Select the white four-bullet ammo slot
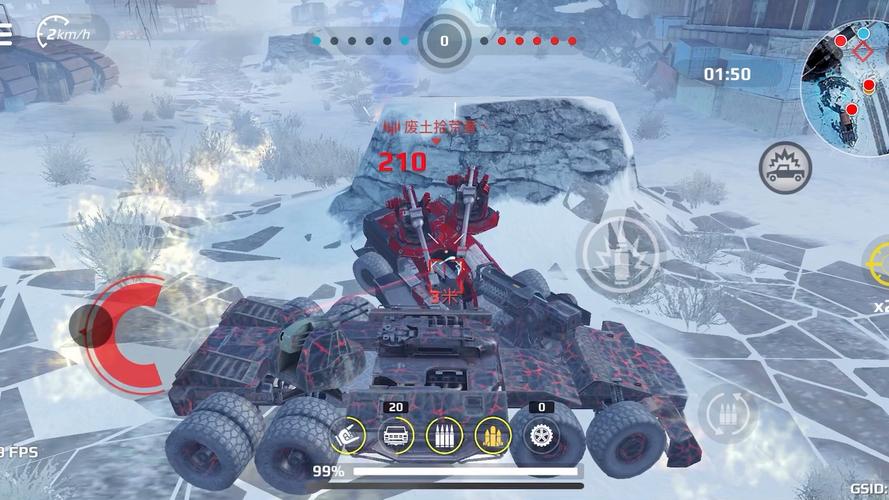This screenshot has height=500, width=889. pos(444,435)
